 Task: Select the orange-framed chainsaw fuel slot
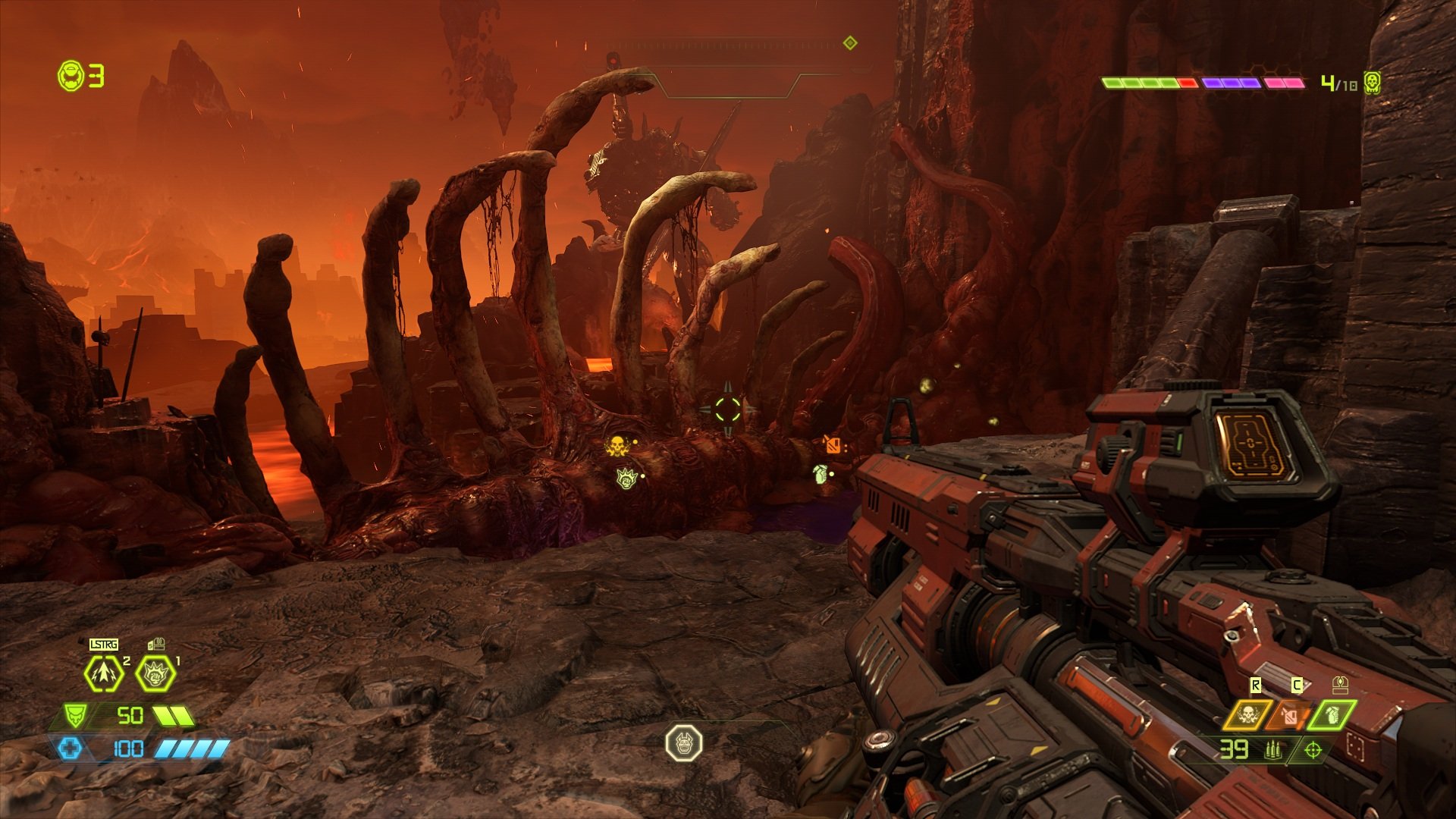(1290, 714)
